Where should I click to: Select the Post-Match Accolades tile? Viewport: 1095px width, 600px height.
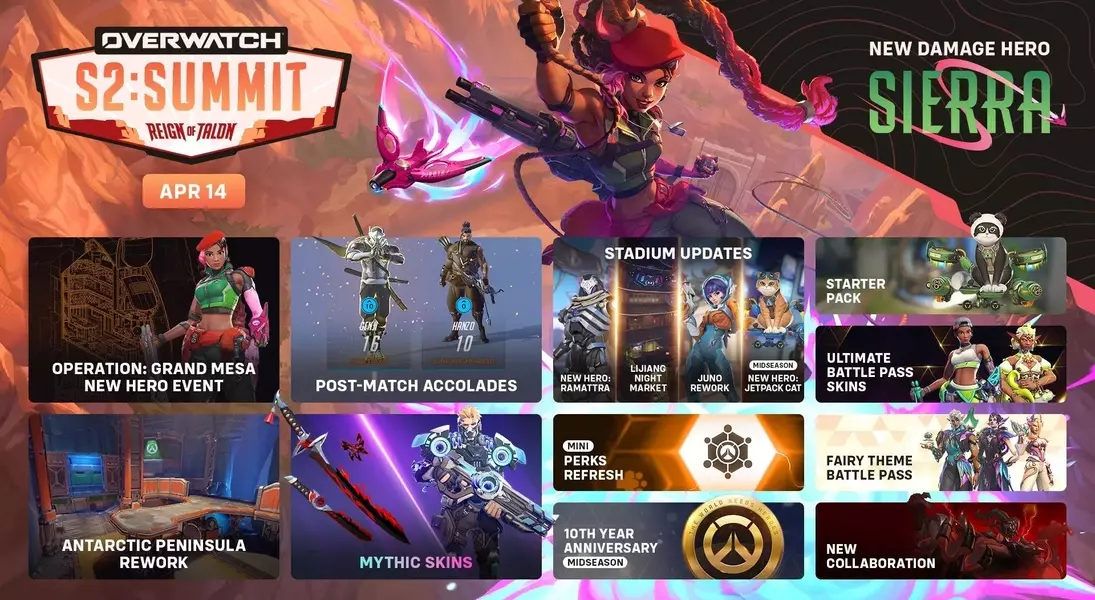[416, 319]
